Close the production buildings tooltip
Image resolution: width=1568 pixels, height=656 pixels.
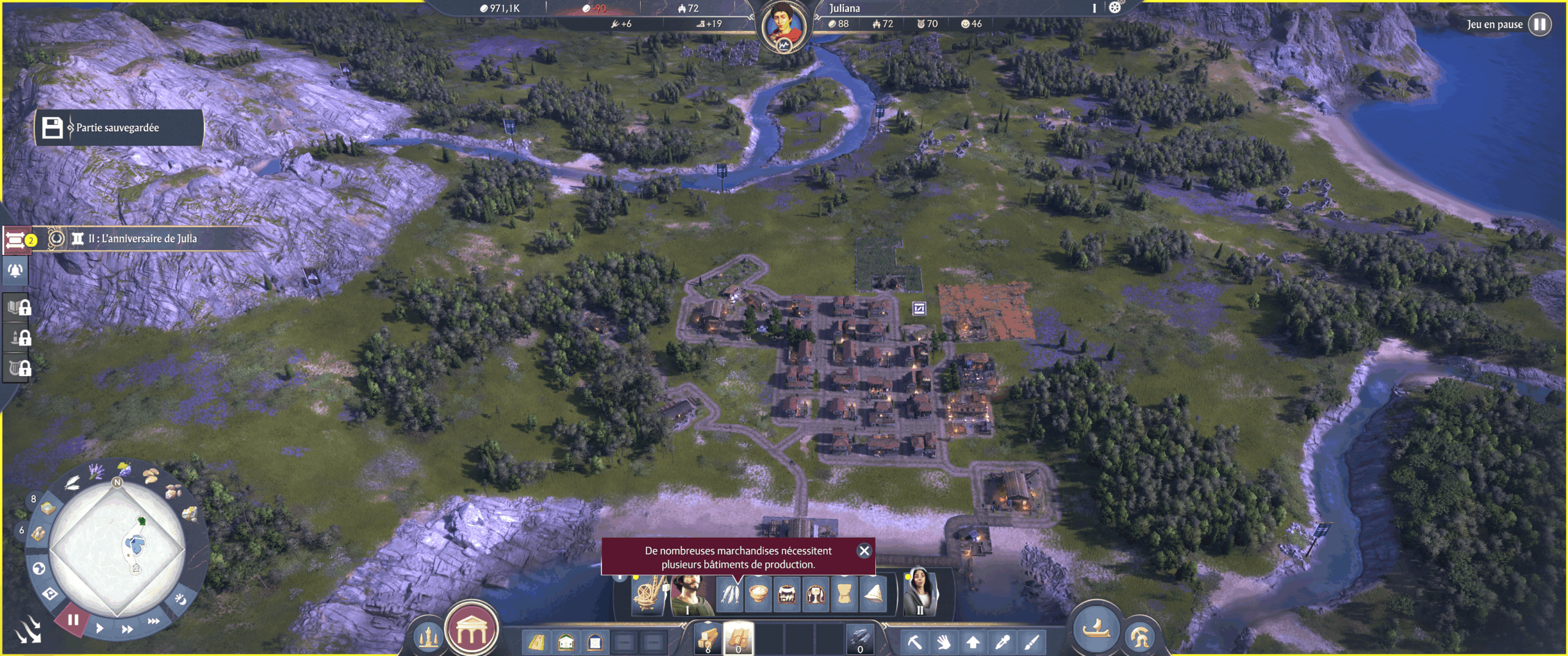[864, 551]
